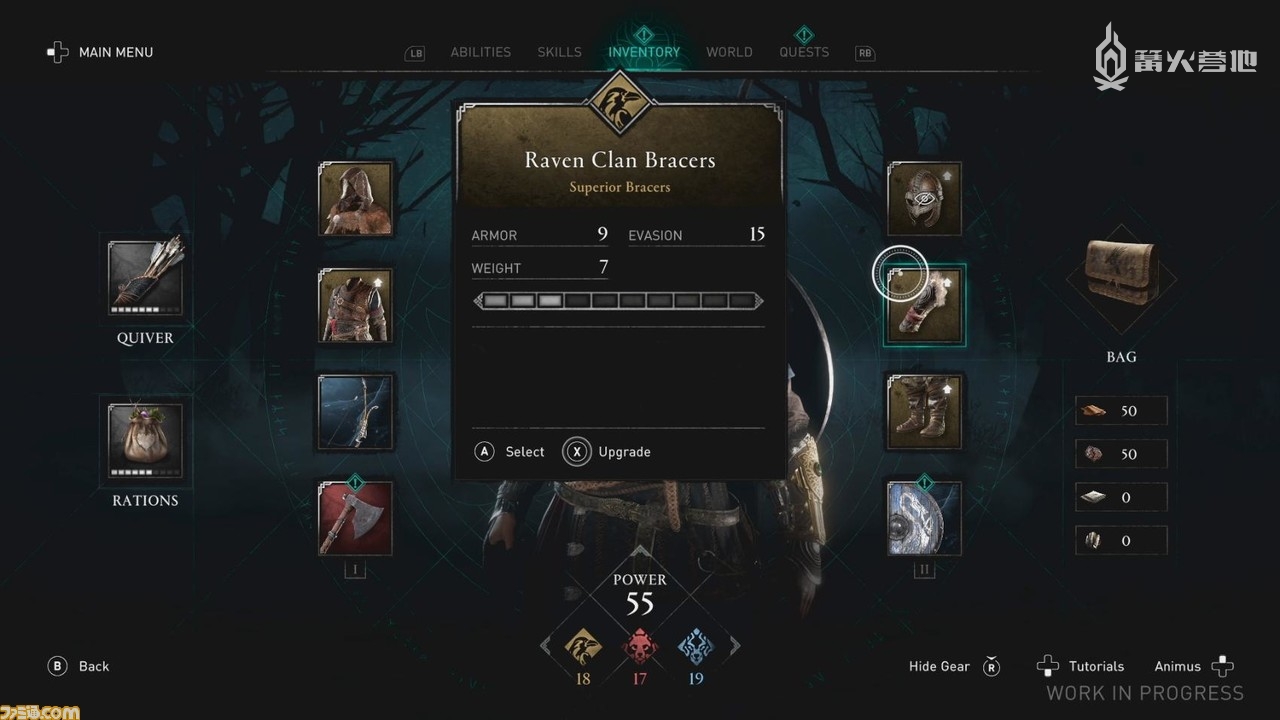Select the blue wolf power icon
The width and height of the screenshot is (1280, 720).
coord(695,648)
